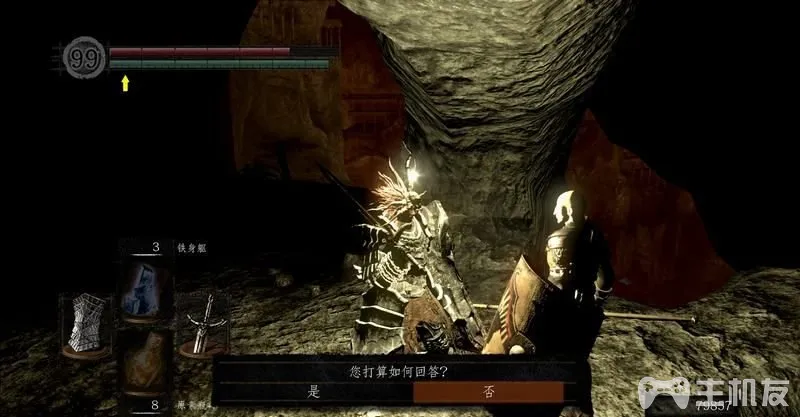
Task: Answer 是 (Yes) in the dialogue prompt
Action: click(314, 393)
